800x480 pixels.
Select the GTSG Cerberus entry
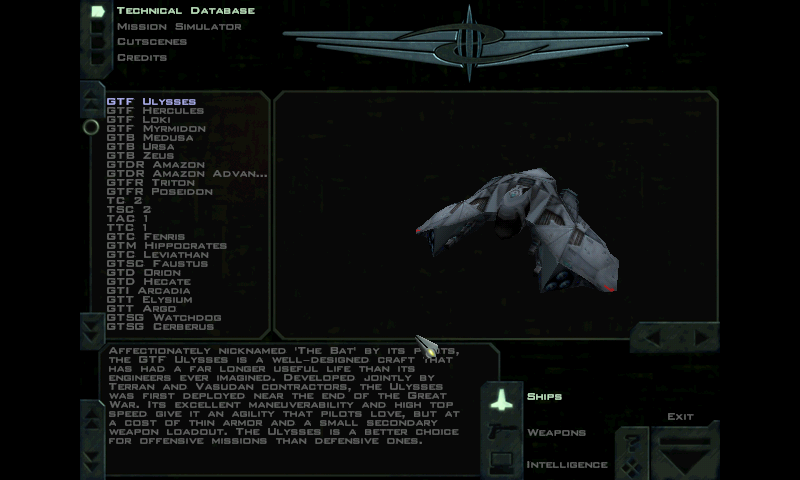(159, 327)
